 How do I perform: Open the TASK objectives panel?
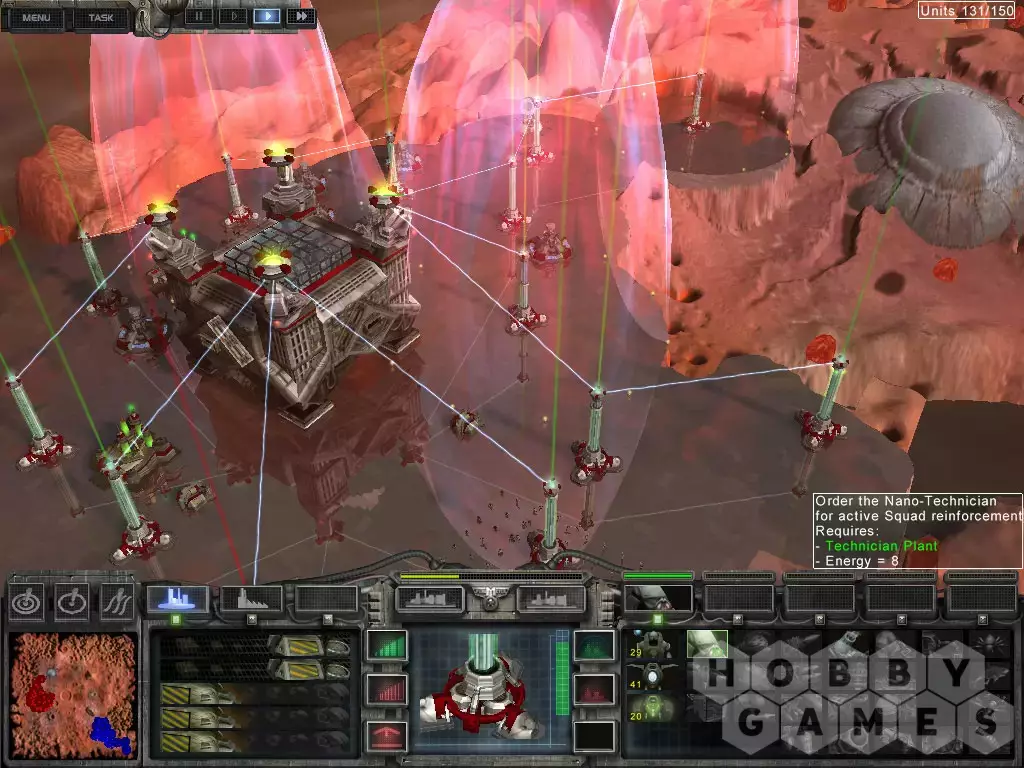[x=101, y=17]
